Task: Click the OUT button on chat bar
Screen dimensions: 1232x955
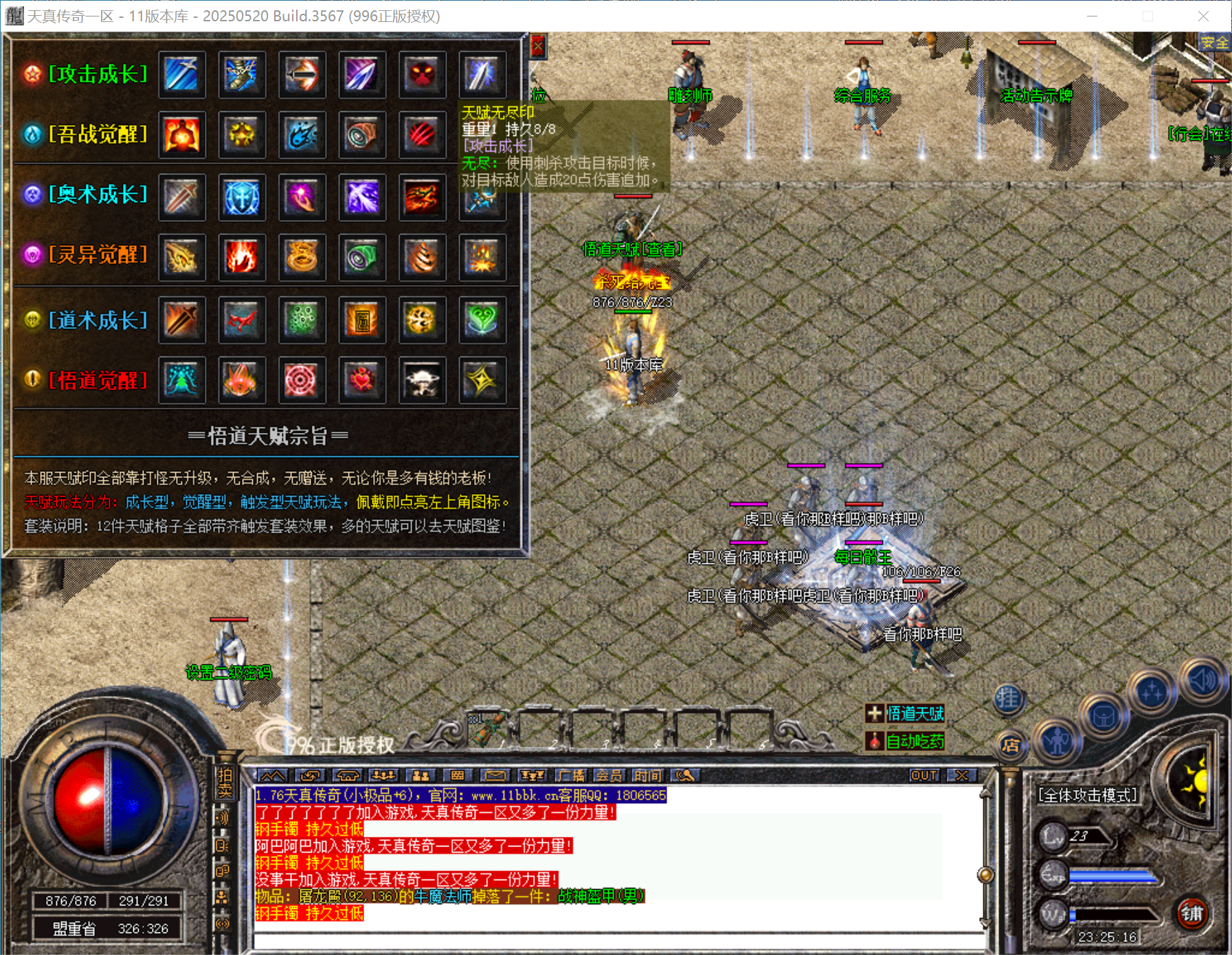Action: (x=925, y=775)
